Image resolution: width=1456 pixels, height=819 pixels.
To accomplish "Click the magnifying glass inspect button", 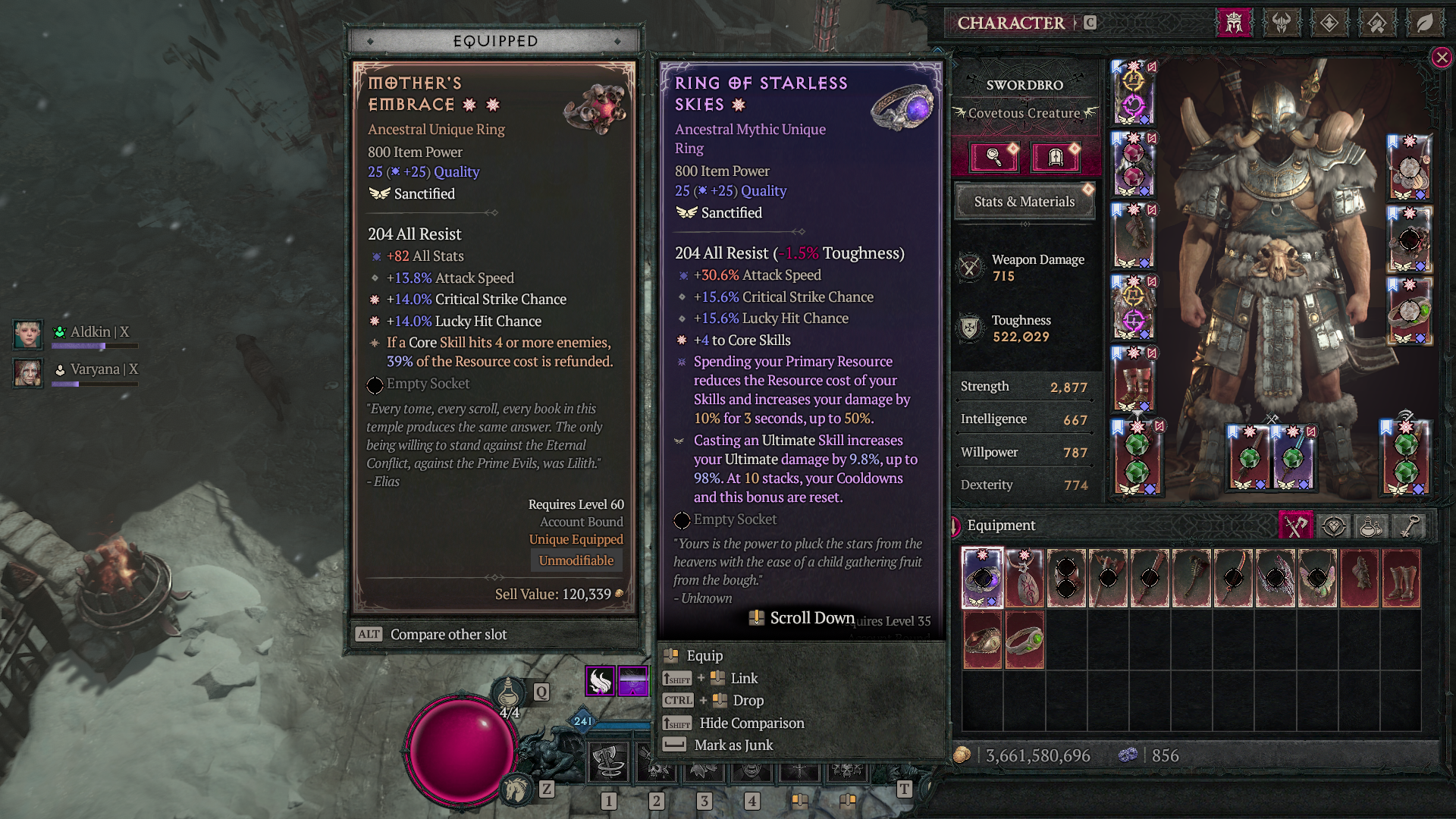I will [994, 157].
